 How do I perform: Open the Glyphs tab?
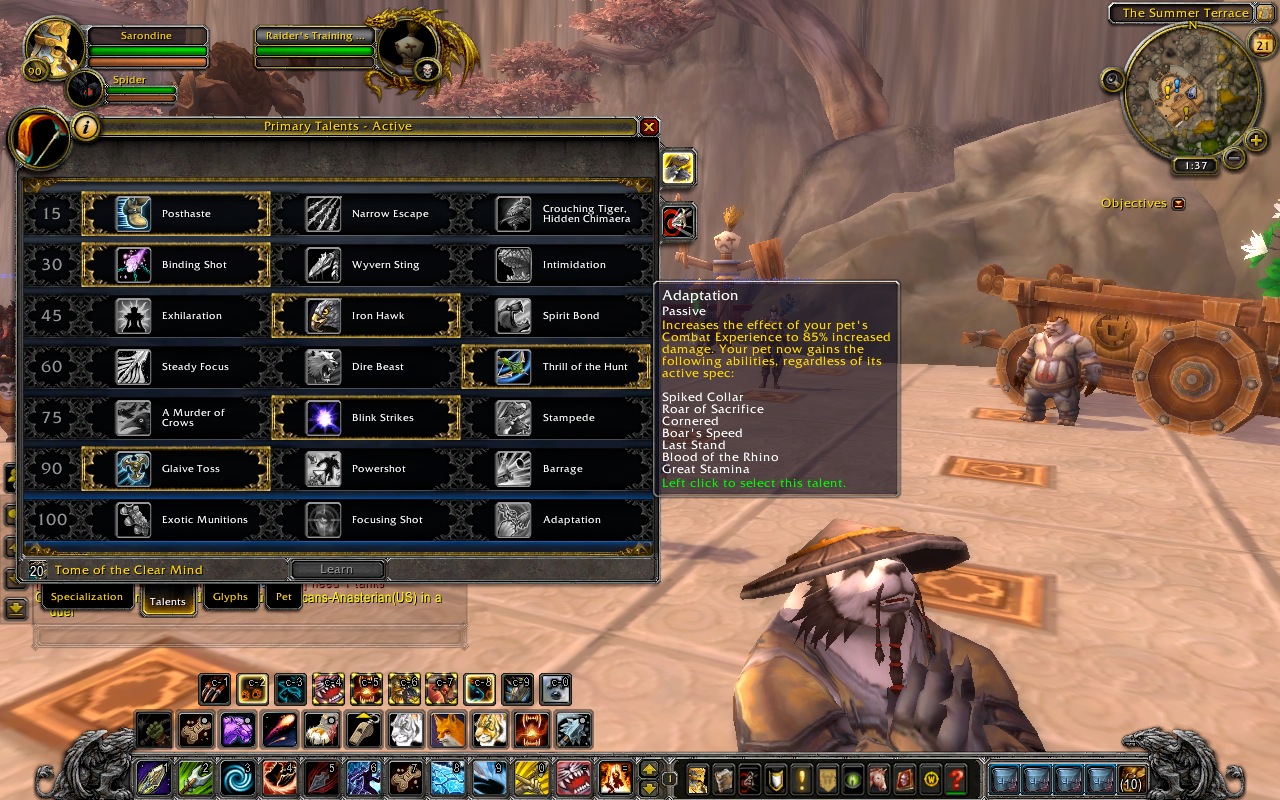coord(230,597)
